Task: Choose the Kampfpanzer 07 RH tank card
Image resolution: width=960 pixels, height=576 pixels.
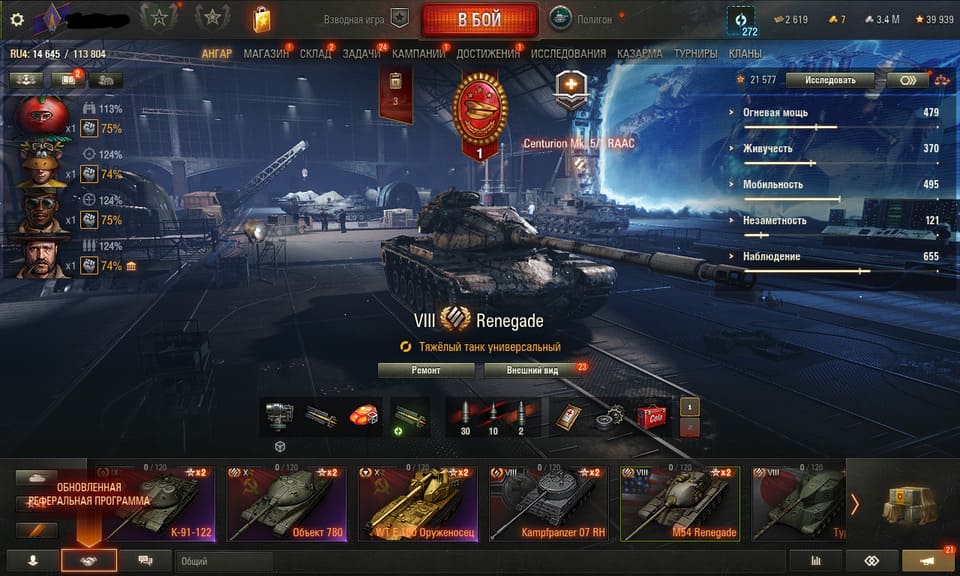Action: (x=548, y=503)
